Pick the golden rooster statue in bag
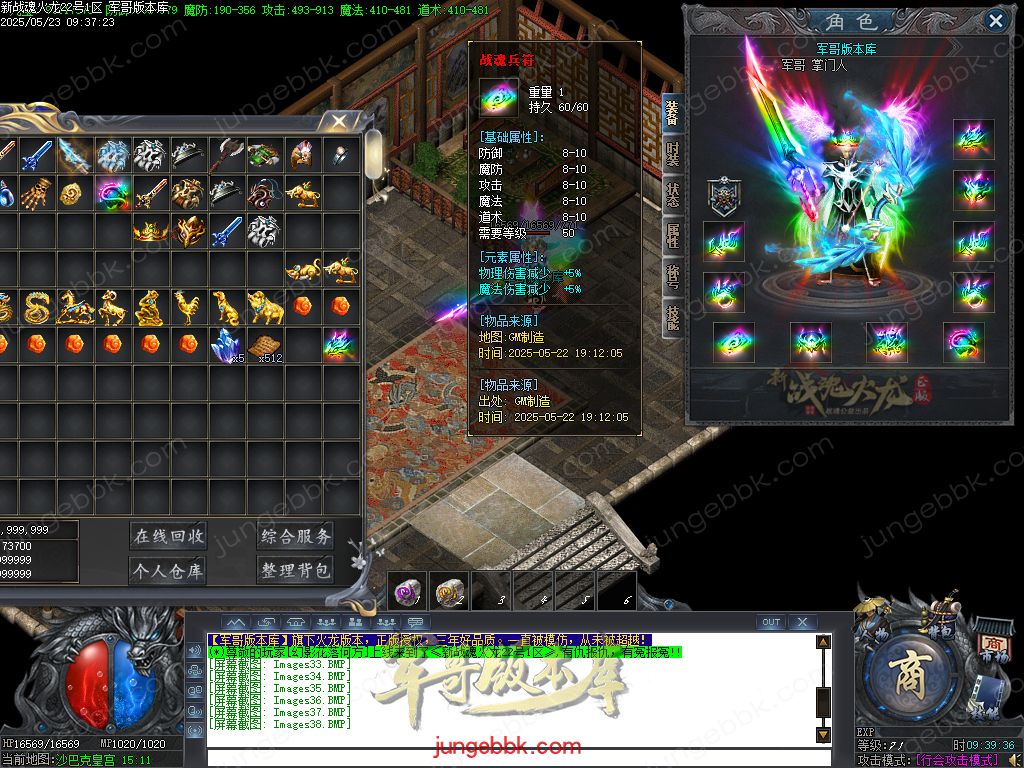This screenshot has width=1024, height=768. (x=188, y=307)
